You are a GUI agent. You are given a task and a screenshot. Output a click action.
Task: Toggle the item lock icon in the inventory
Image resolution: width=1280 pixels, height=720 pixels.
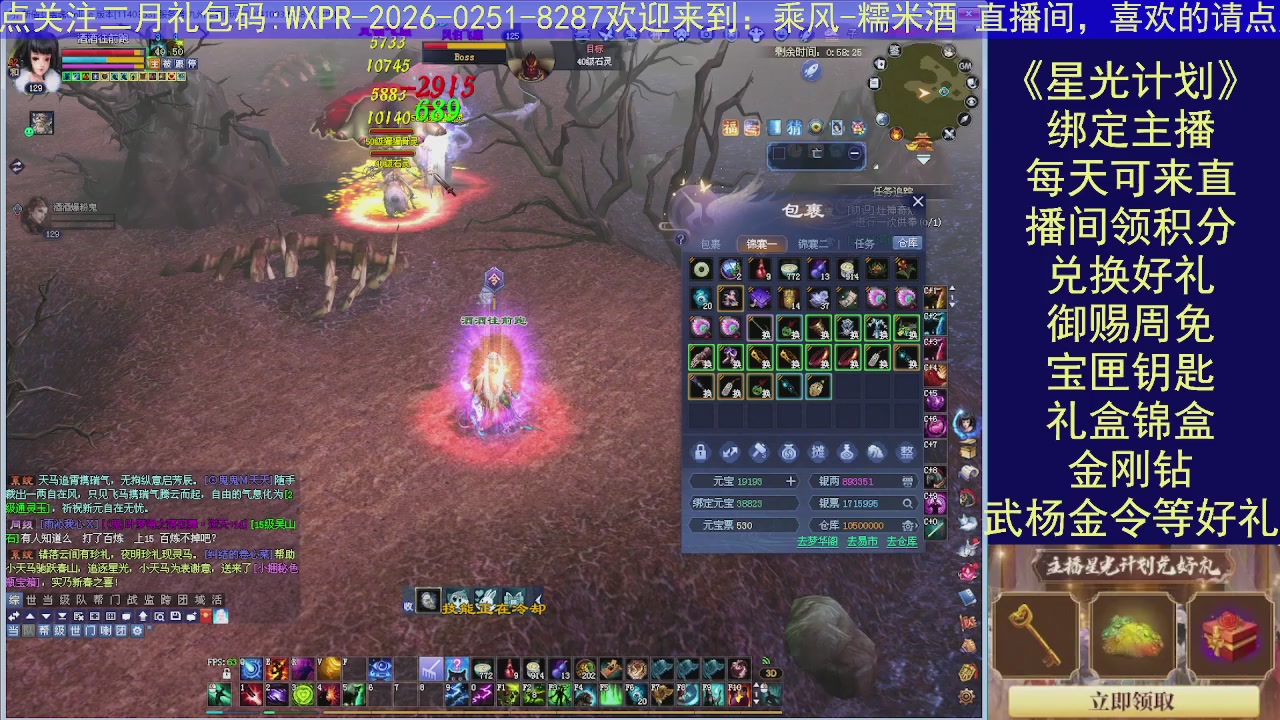pyautogui.click(x=701, y=452)
